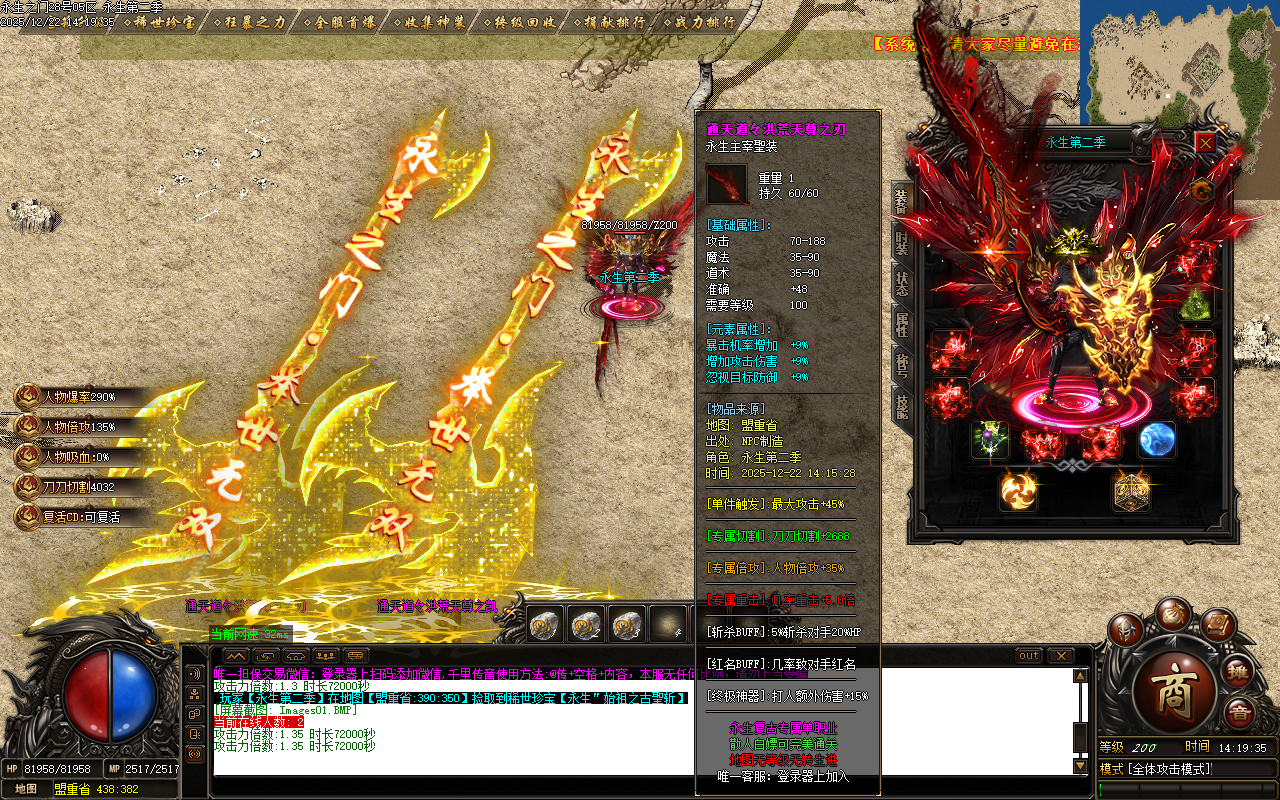Select the green crystal equipment slot
Image resolution: width=1280 pixels, height=800 pixels.
[x=1195, y=304]
